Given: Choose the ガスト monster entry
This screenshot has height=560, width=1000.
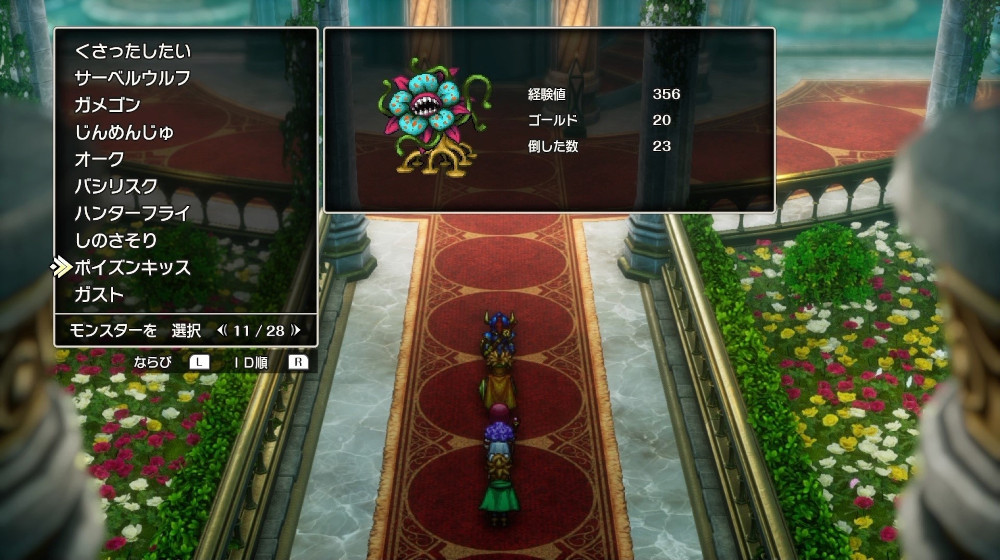Looking at the screenshot, I should coord(100,295).
